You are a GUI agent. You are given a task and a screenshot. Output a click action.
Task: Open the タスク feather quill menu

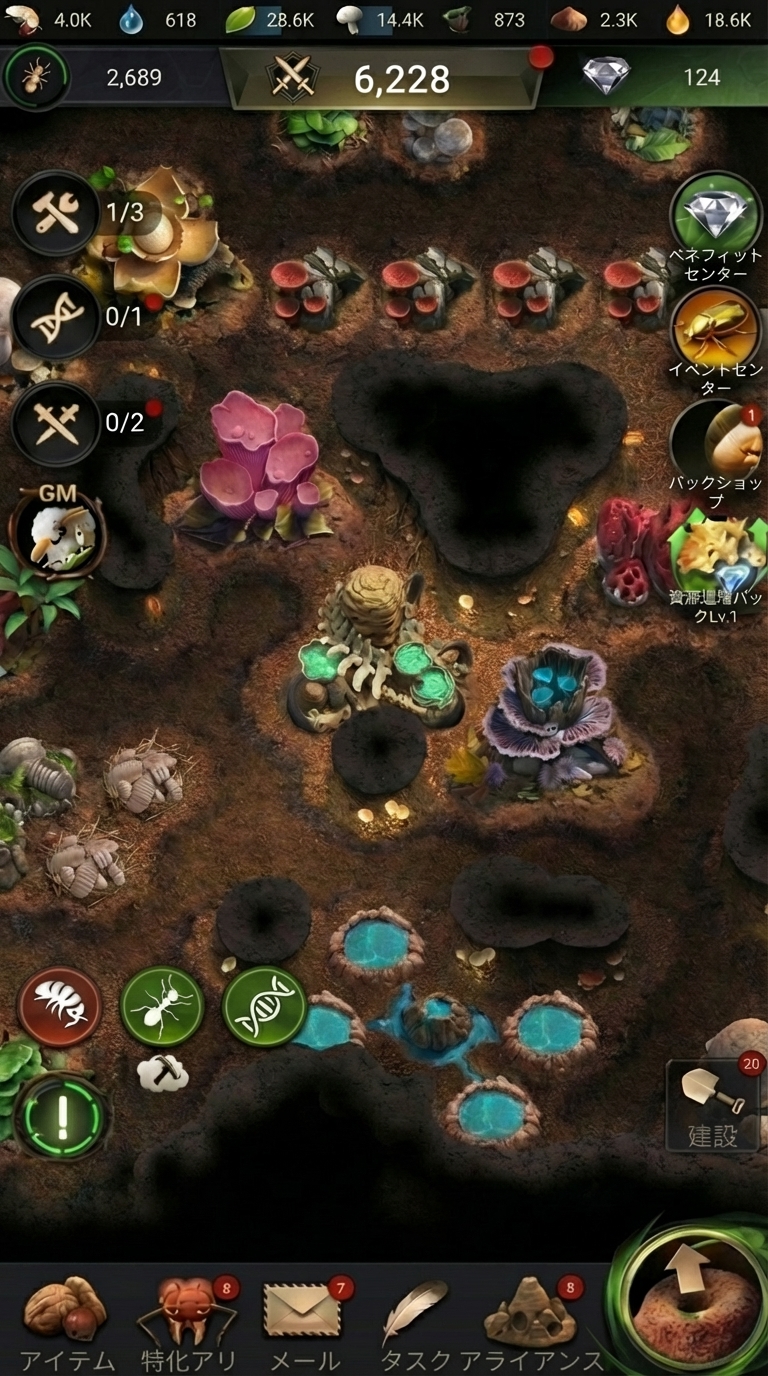(x=415, y=1320)
